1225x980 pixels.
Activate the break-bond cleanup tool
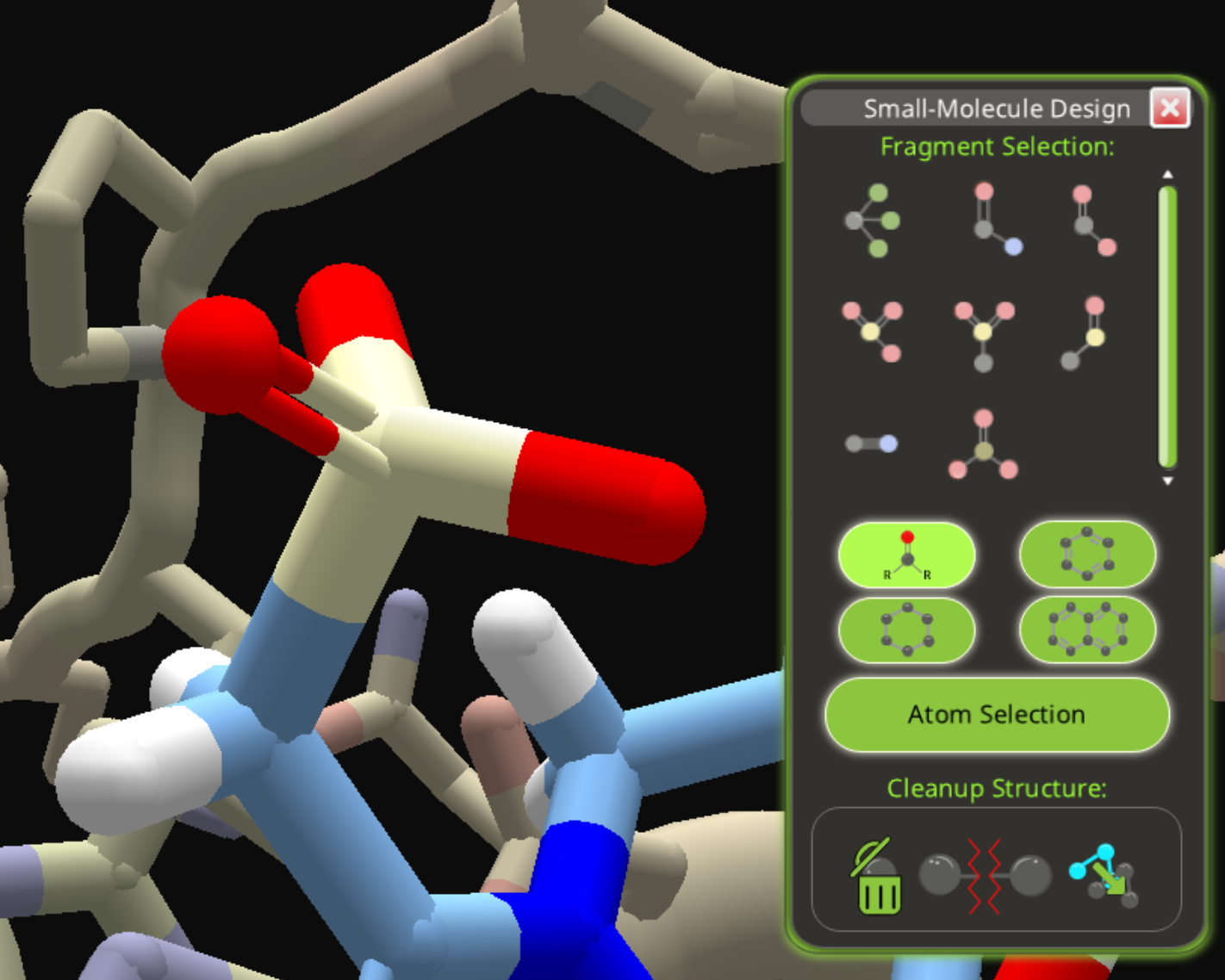[x=985, y=877]
